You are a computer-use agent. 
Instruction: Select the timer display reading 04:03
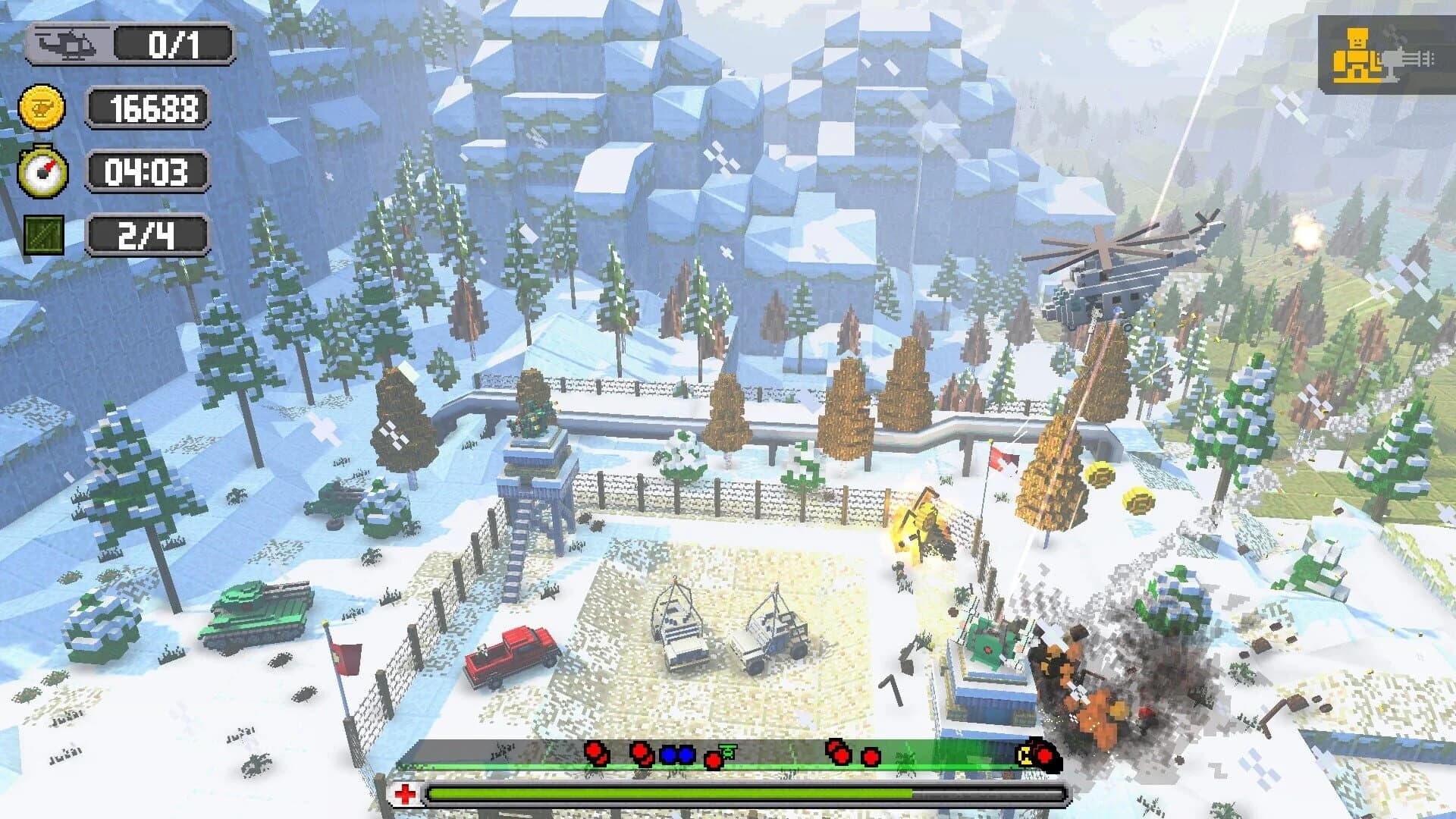coord(149,172)
